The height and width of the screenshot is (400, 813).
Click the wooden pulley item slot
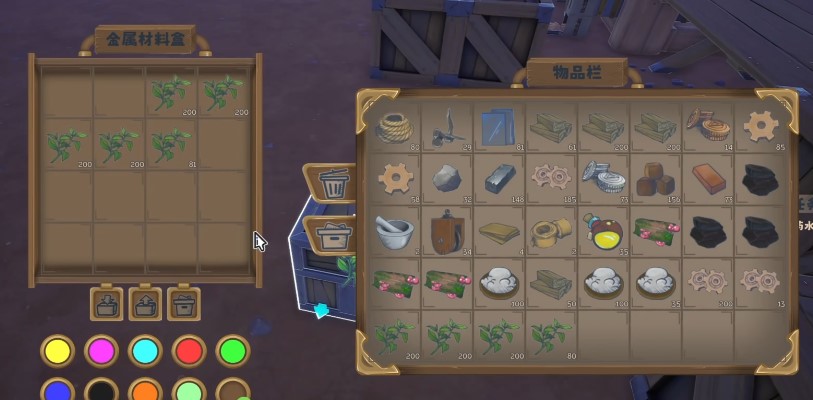click(x=448, y=230)
